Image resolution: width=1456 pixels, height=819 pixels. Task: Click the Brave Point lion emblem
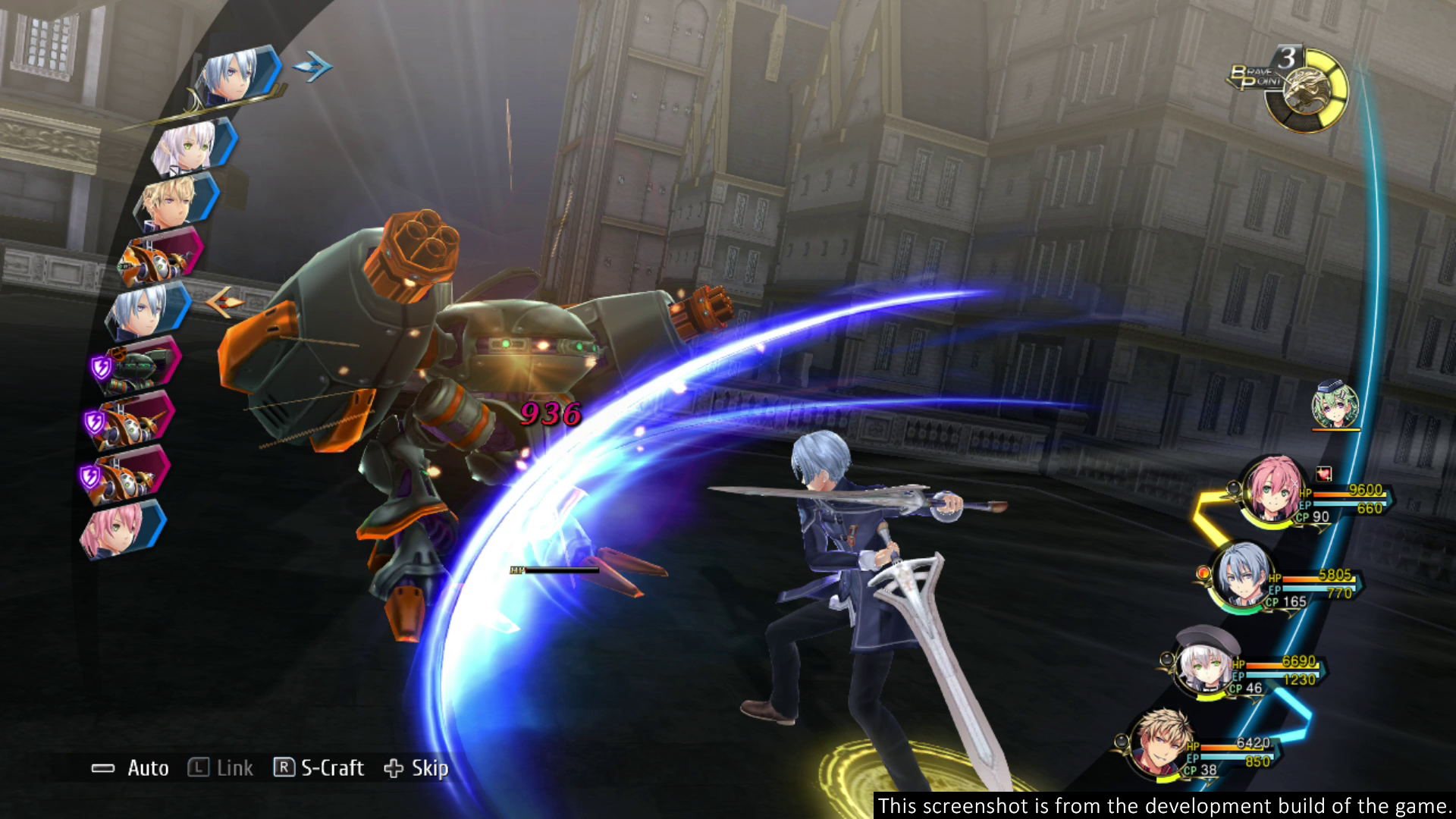pyautogui.click(x=1306, y=93)
